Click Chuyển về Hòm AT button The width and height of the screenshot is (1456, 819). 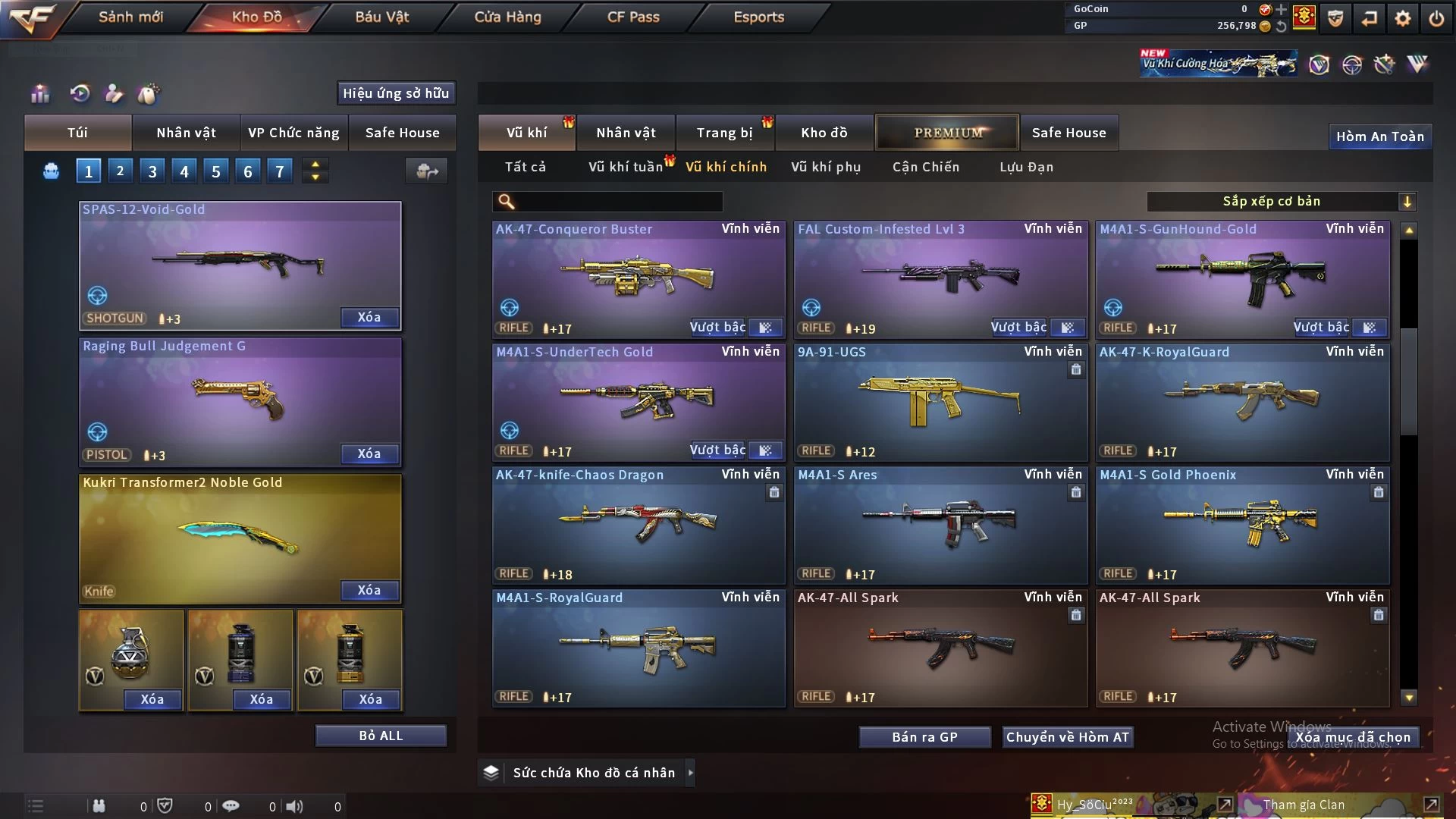click(1067, 737)
